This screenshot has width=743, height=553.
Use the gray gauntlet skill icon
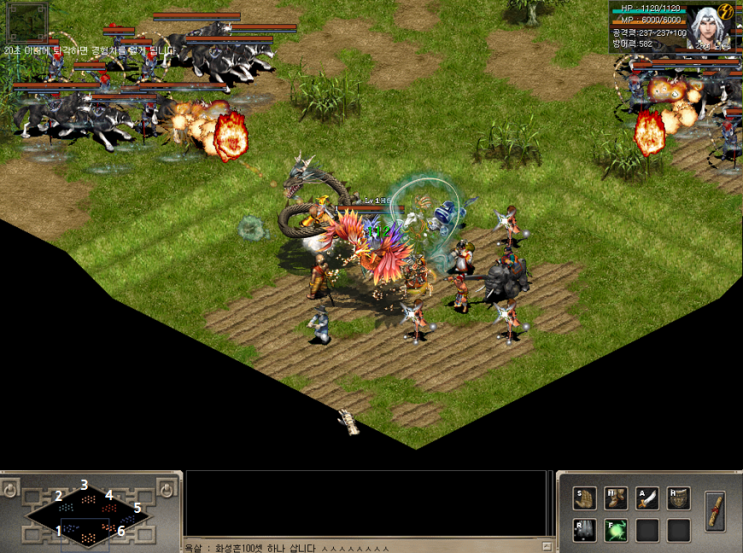(x=584, y=528)
